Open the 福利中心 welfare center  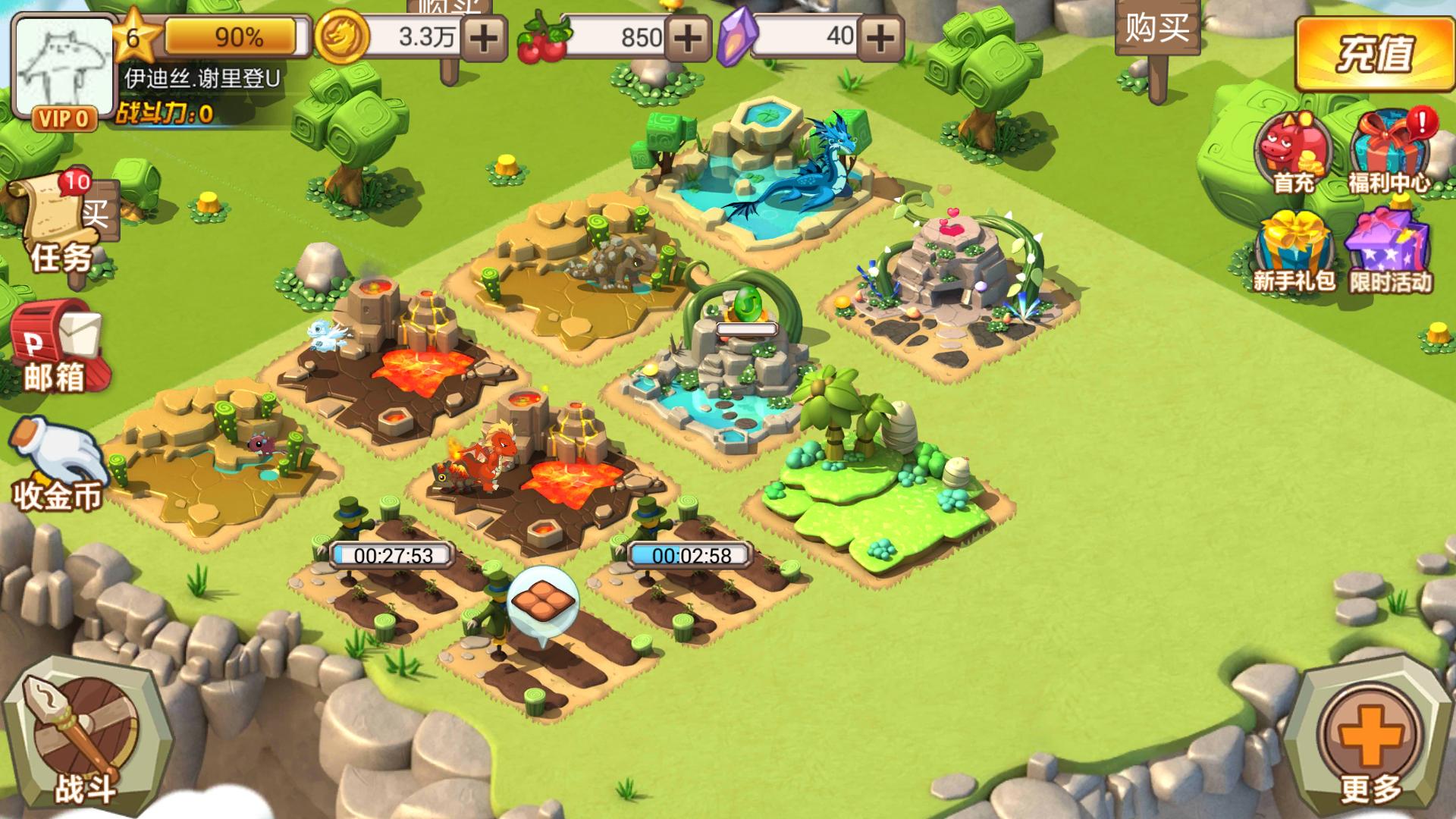click(1389, 152)
